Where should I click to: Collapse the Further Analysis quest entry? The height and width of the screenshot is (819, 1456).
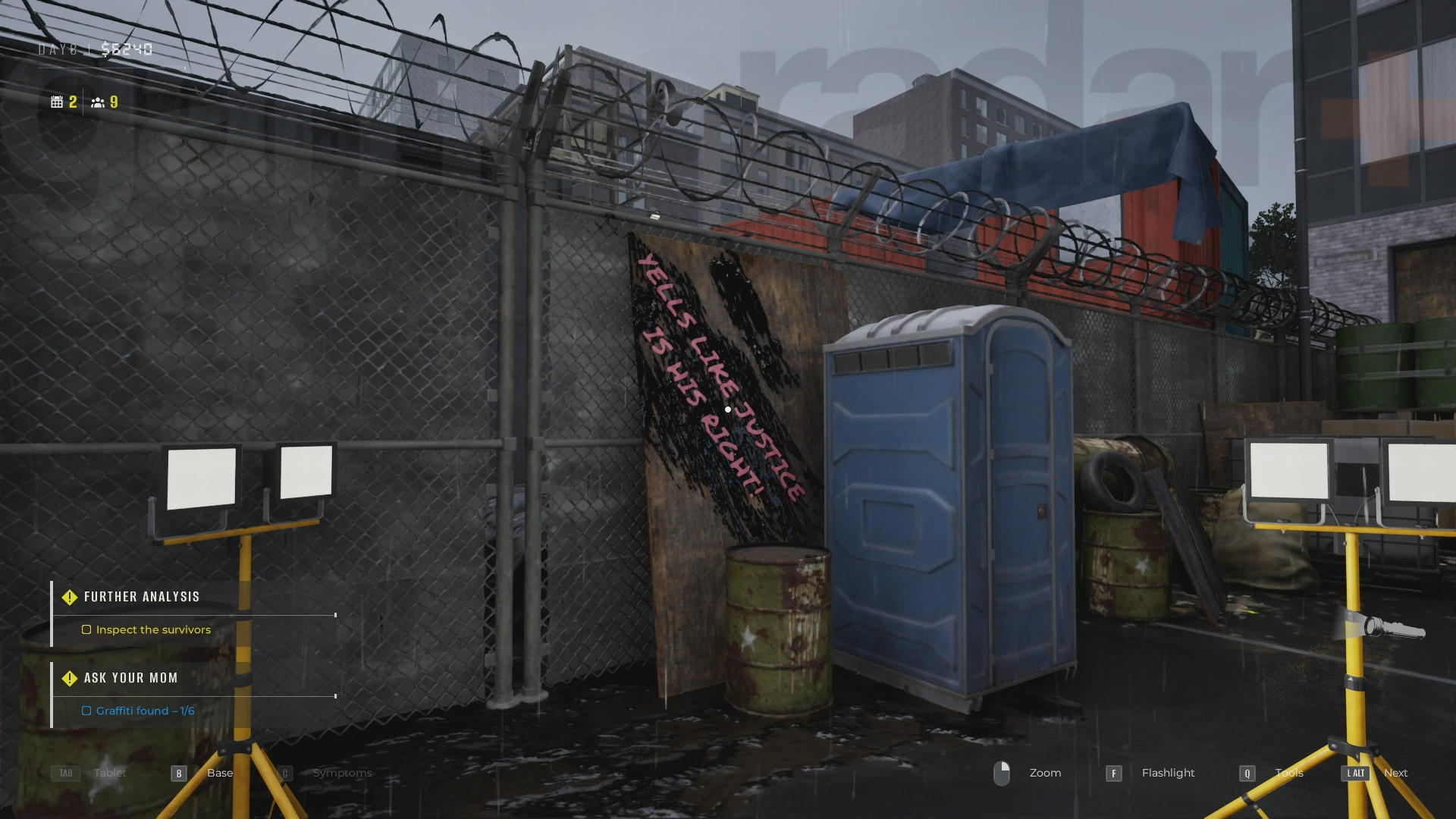click(142, 597)
